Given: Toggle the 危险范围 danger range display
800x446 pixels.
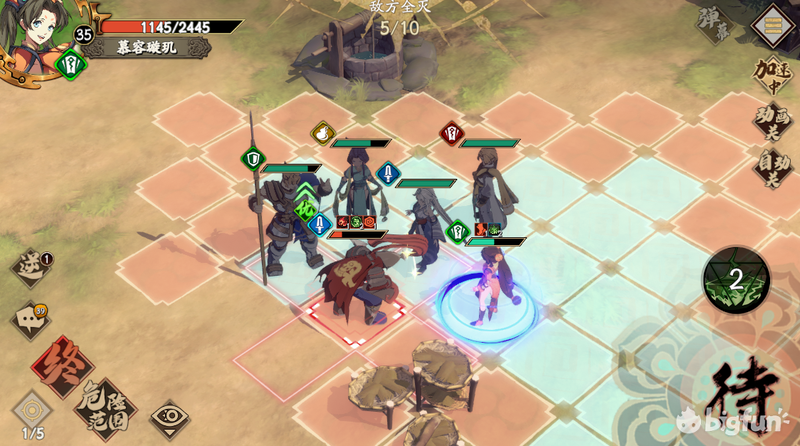Looking at the screenshot, I should tap(107, 403).
